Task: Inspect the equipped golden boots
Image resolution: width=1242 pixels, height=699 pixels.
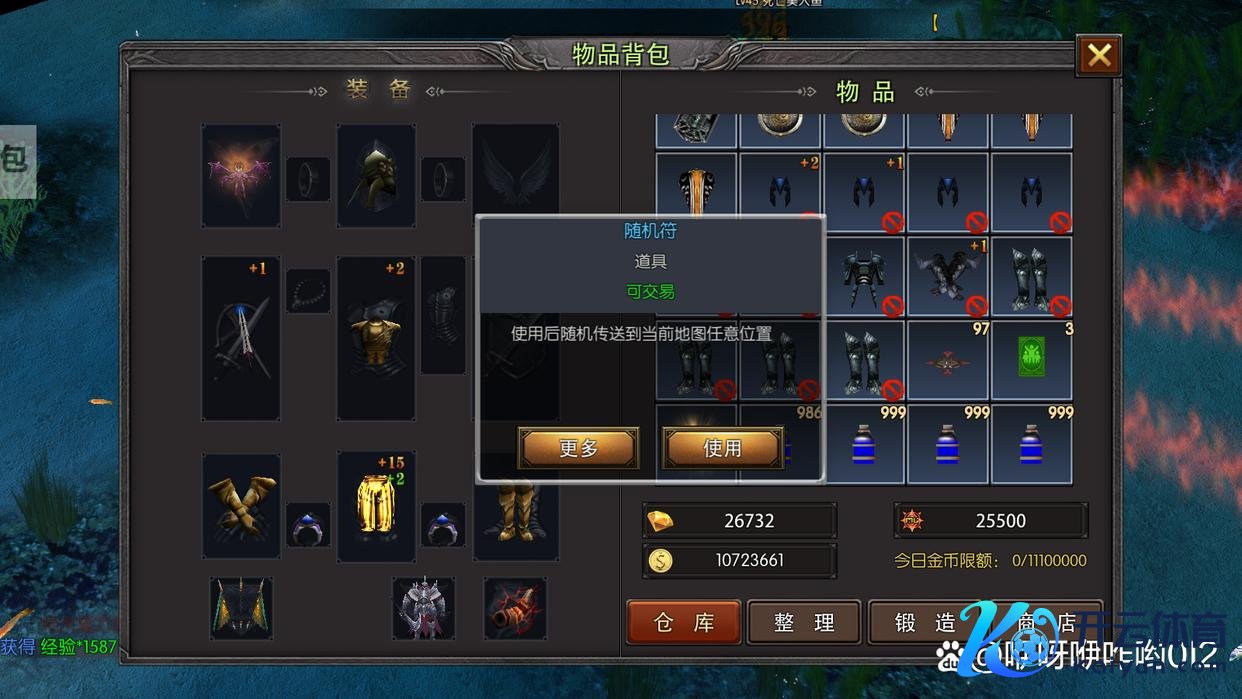Action: (x=515, y=510)
